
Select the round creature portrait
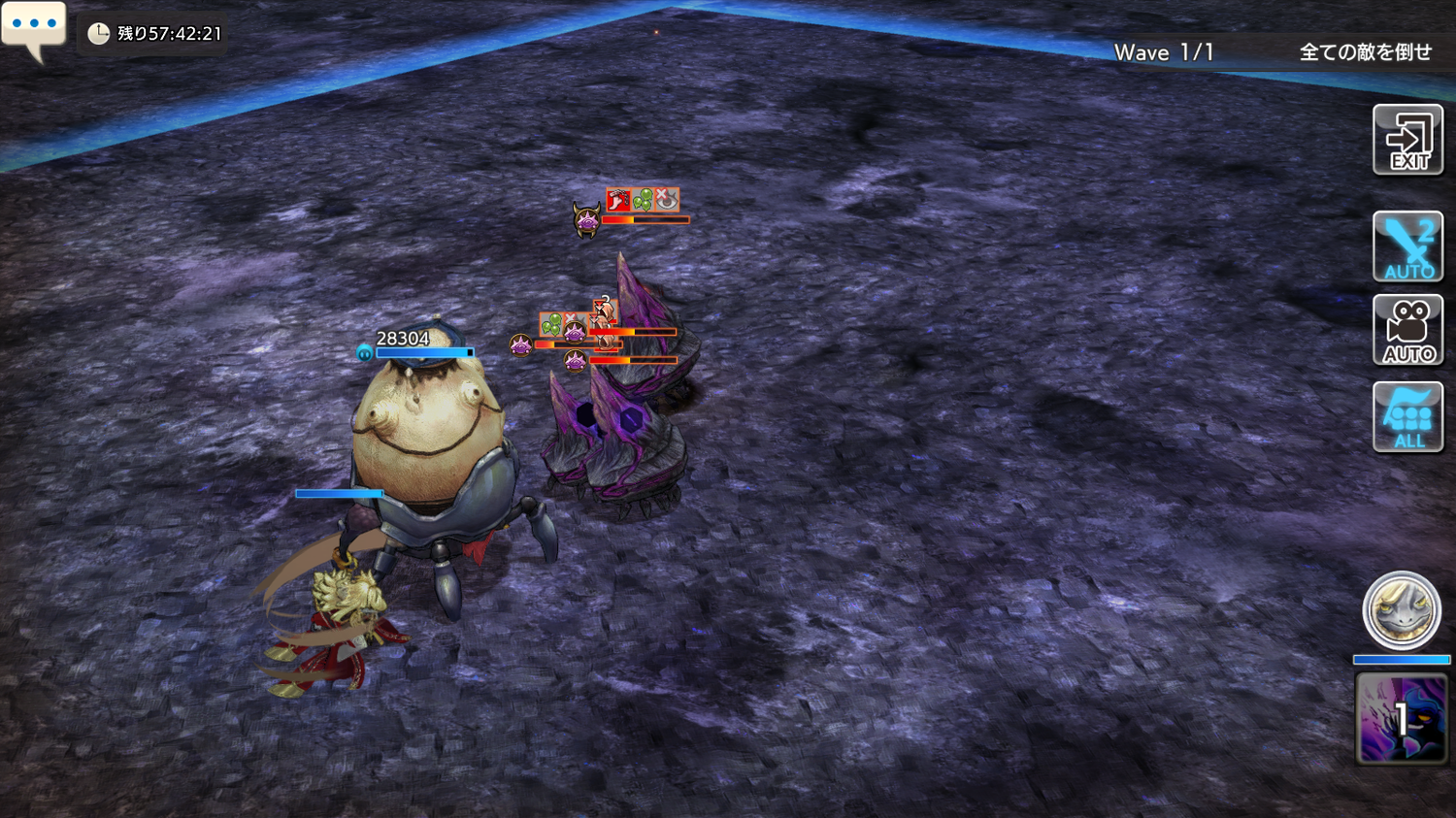pyautogui.click(x=1401, y=610)
